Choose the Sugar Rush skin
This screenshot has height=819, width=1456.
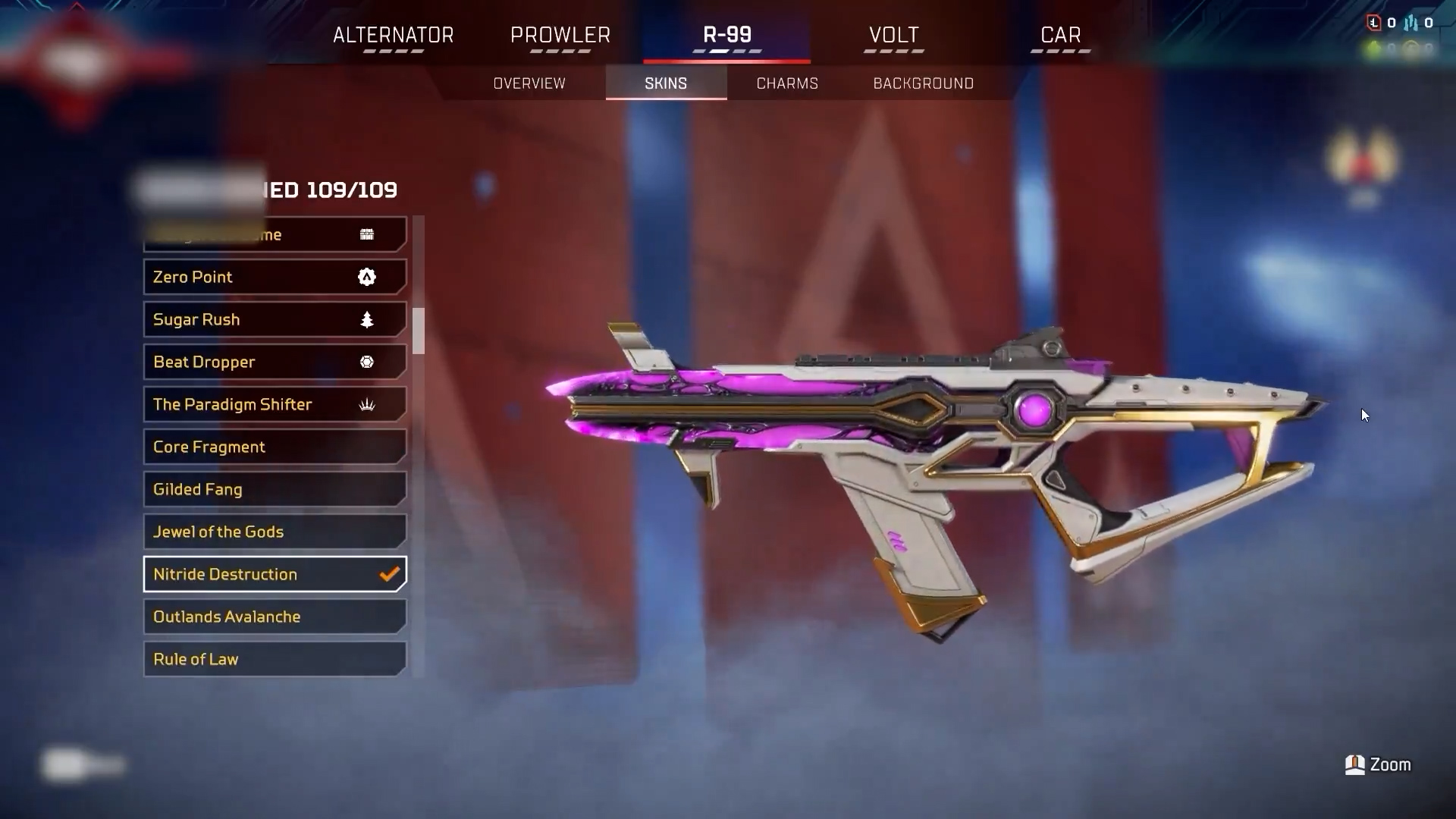(x=275, y=319)
